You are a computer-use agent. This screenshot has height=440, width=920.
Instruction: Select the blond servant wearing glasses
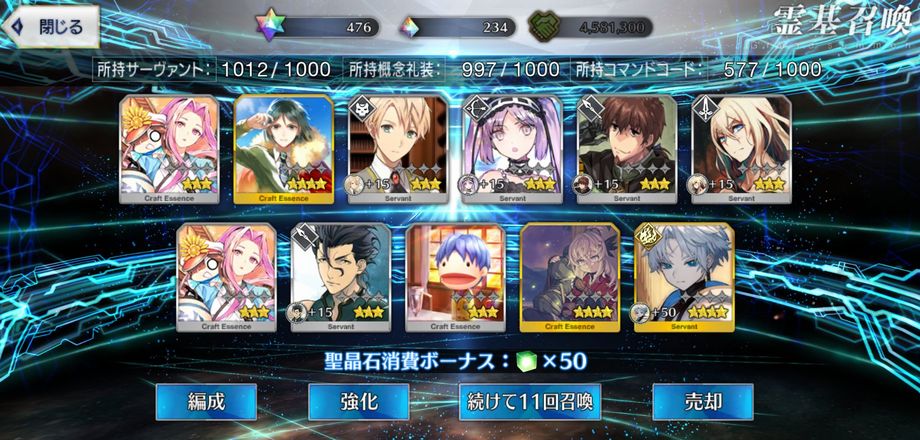tap(398, 149)
